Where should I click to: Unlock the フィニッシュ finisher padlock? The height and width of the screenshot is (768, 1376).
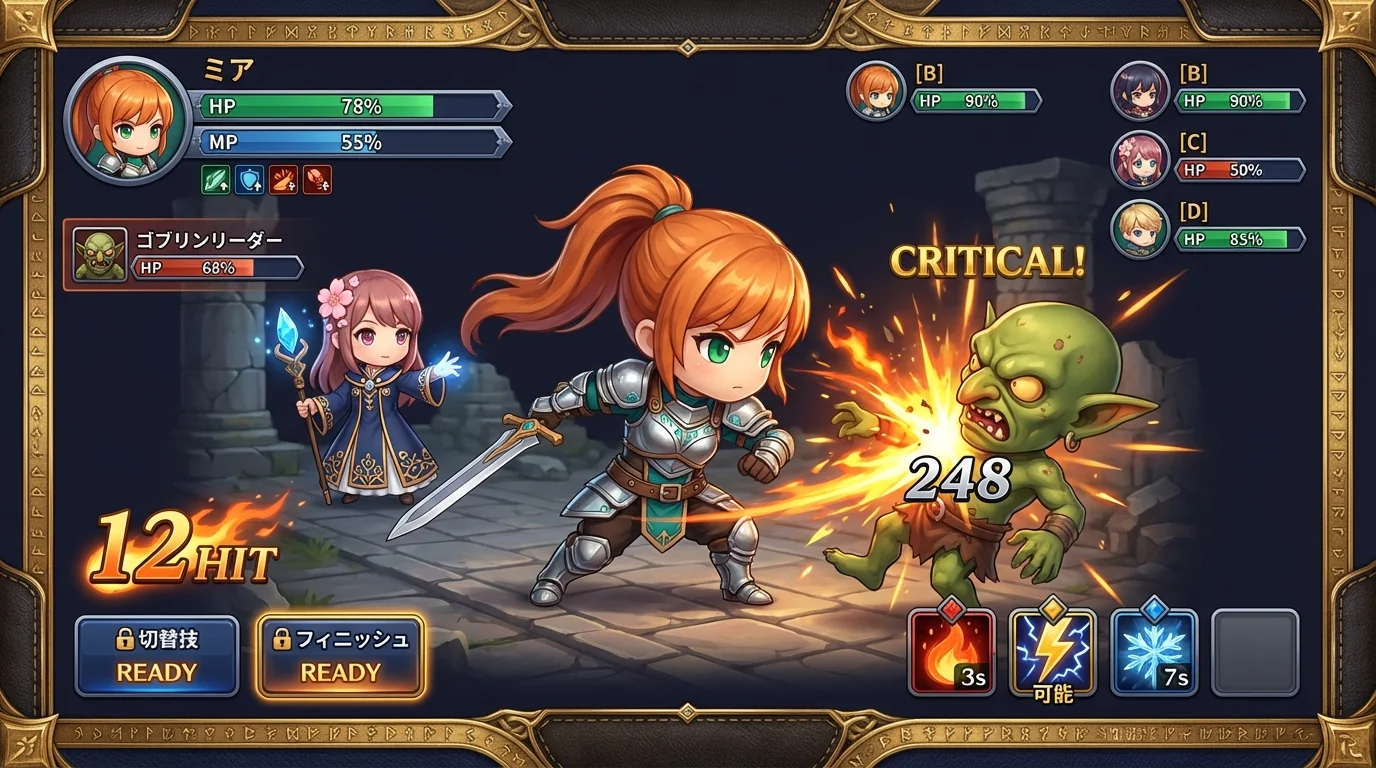(x=281, y=641)
